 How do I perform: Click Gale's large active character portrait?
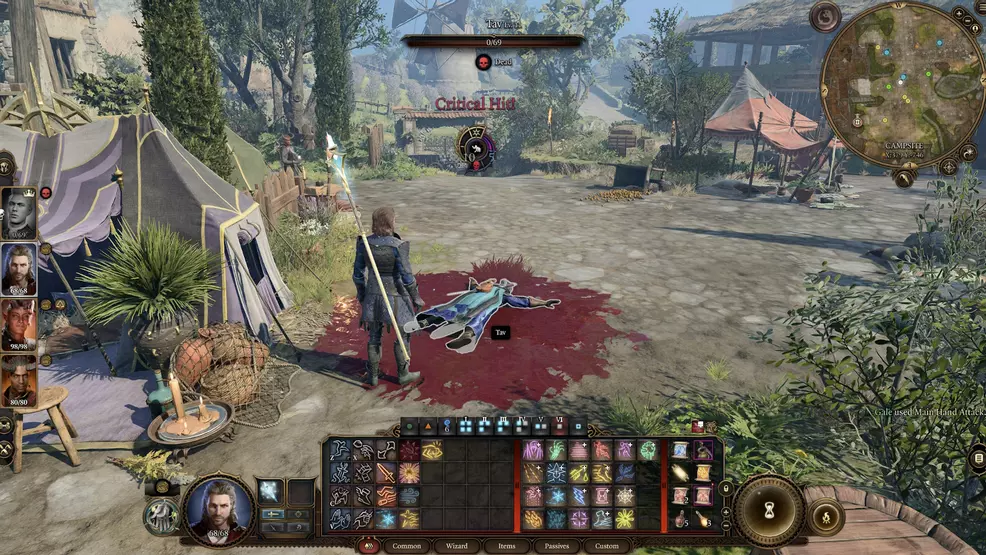(x=219, y=508)
